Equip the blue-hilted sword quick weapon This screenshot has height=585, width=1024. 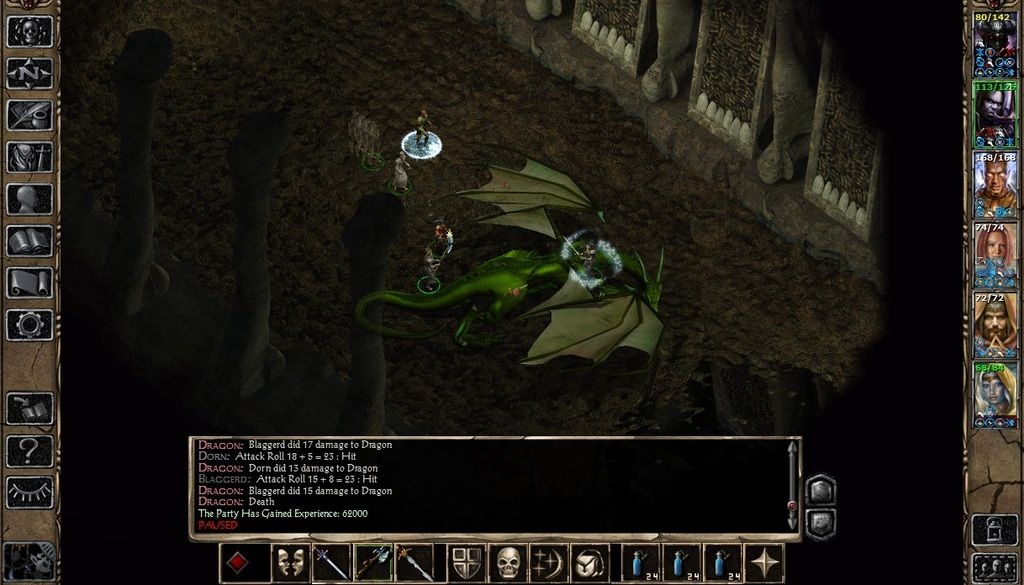pos(332,563)
